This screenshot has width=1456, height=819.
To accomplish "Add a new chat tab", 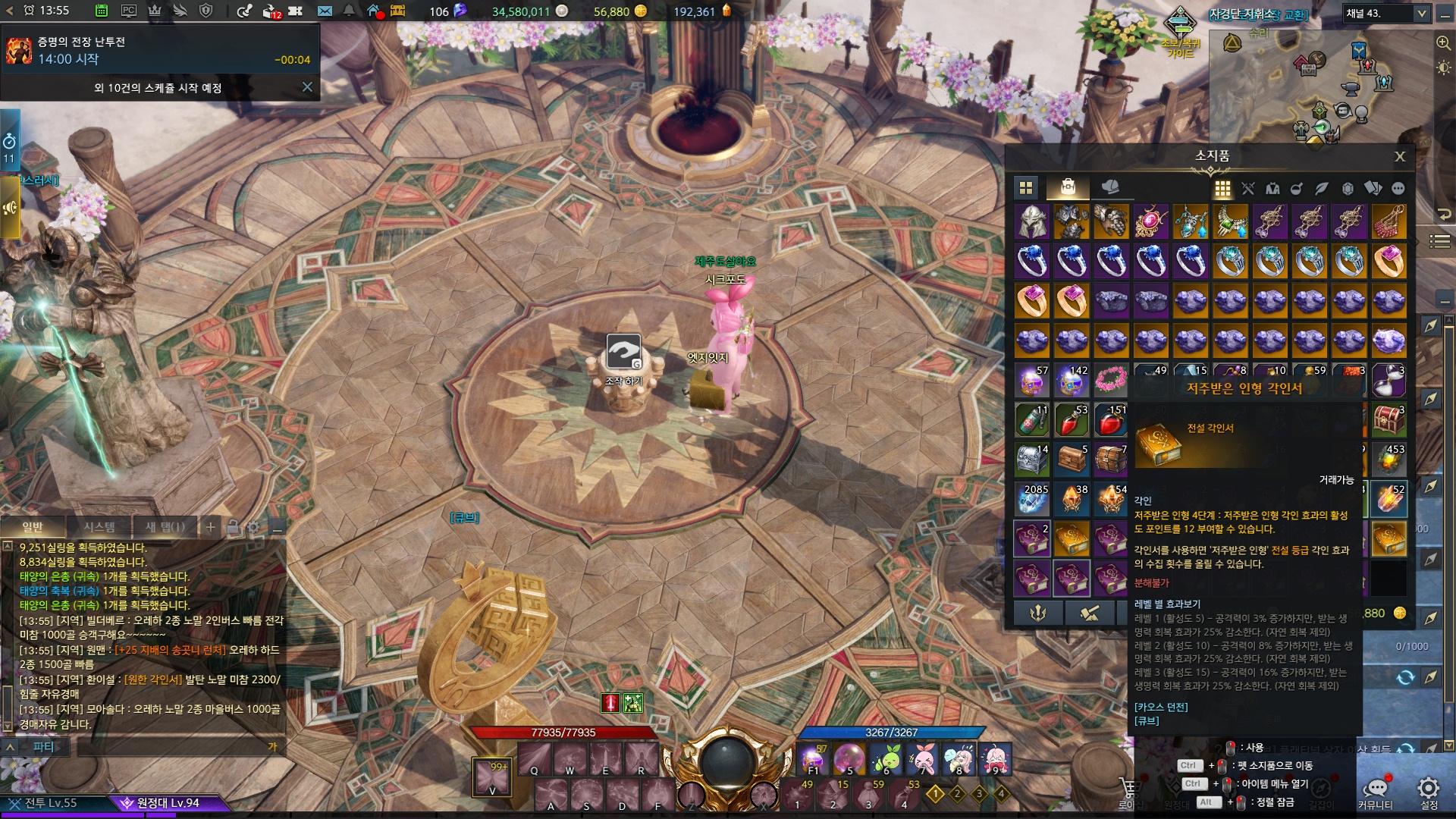I will coord(211,526).
